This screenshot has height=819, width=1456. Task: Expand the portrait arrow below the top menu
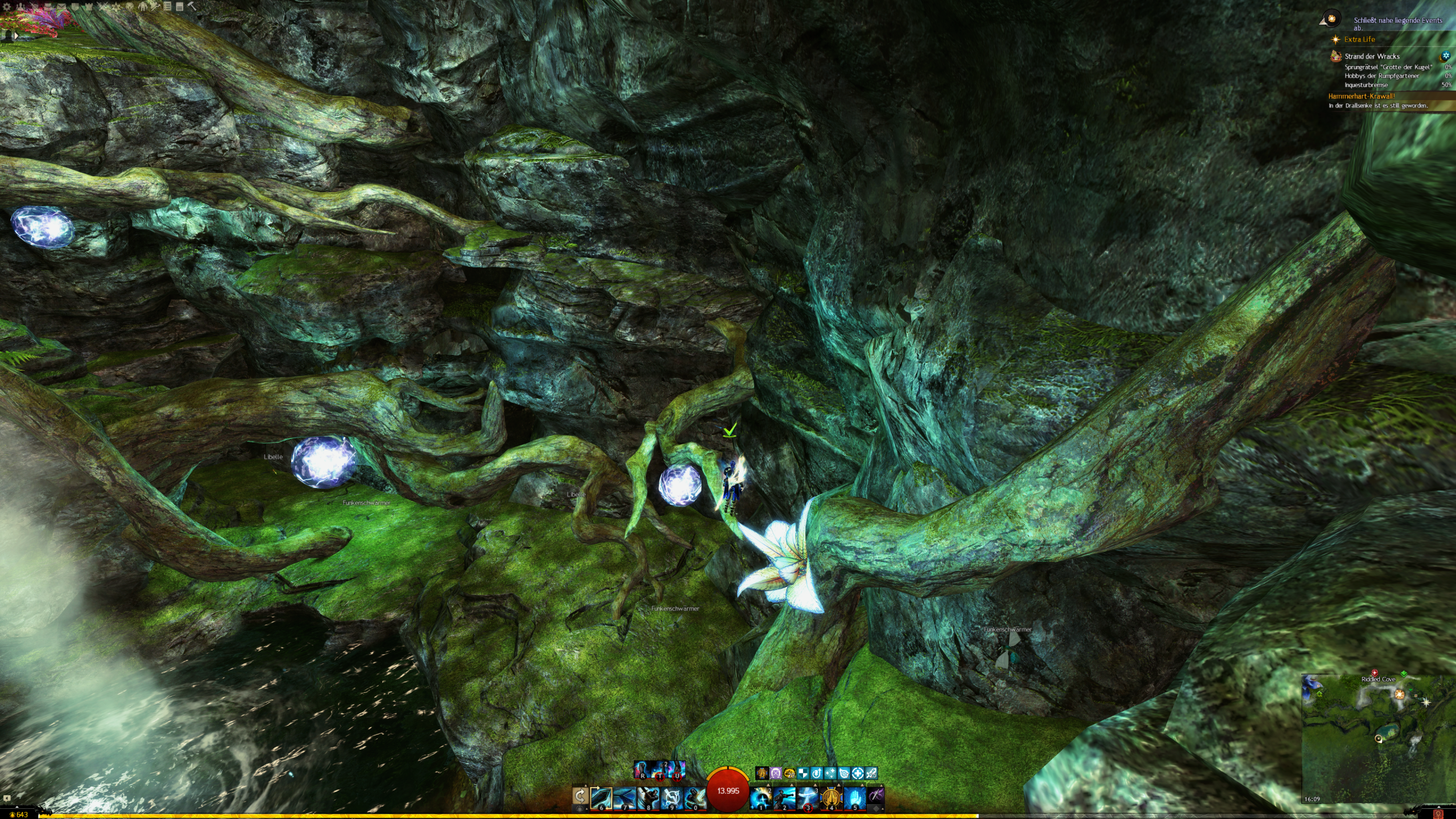[15, 35]
